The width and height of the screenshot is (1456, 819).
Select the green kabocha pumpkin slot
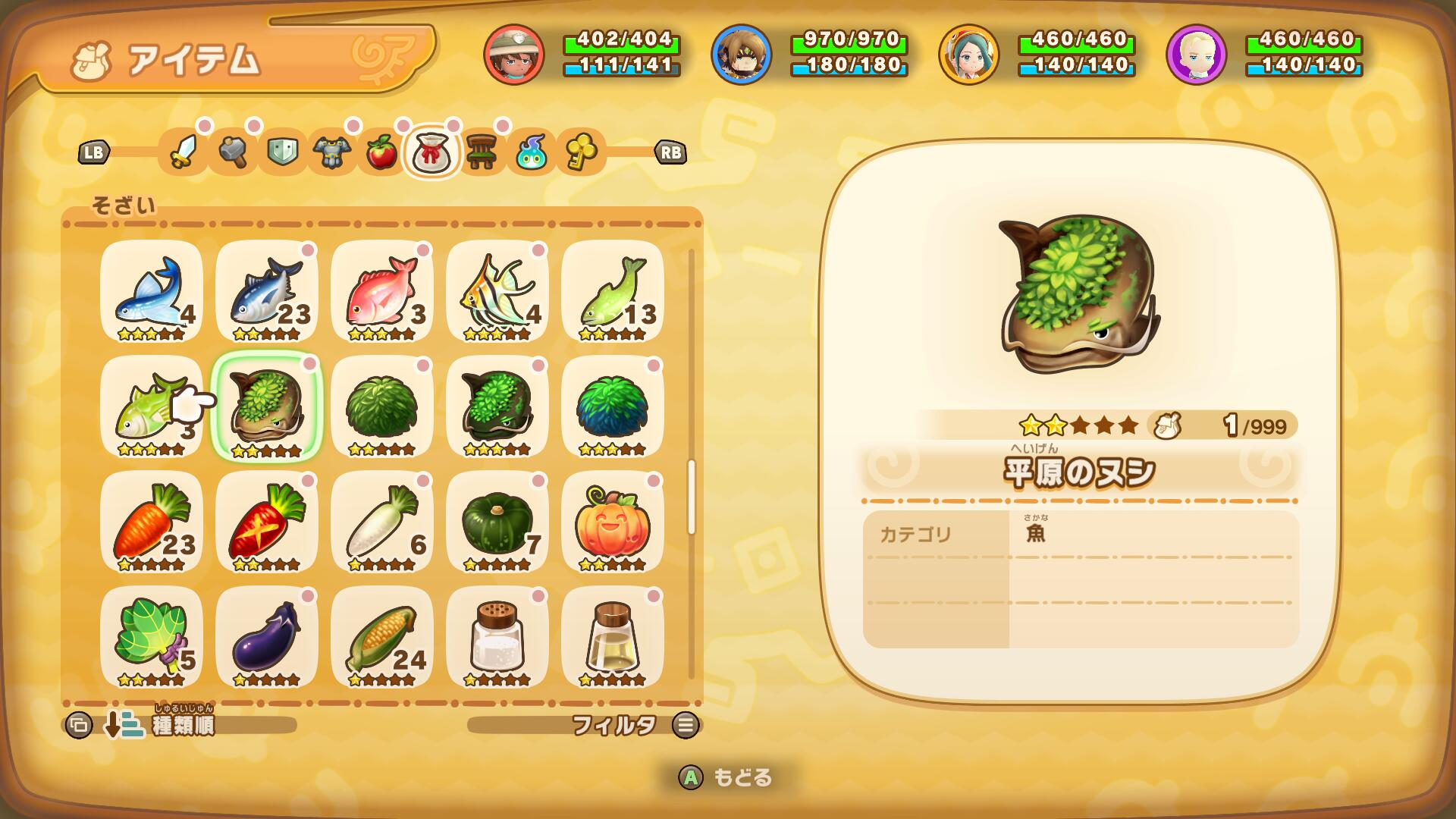[x=497, y=522]
